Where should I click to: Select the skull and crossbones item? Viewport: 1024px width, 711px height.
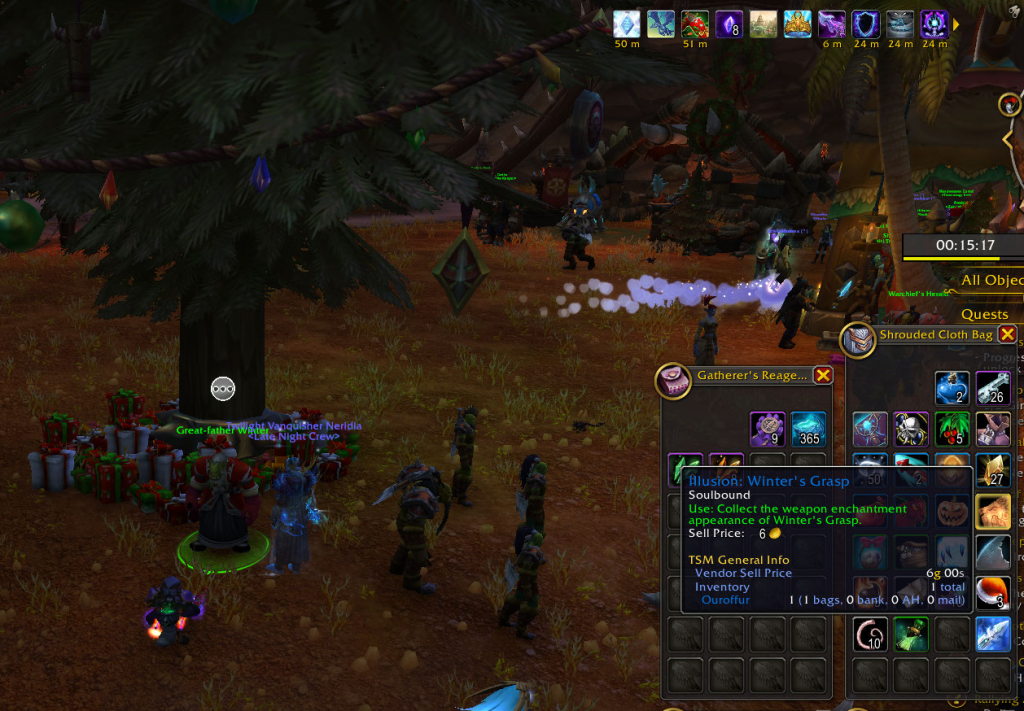point(911,429)
